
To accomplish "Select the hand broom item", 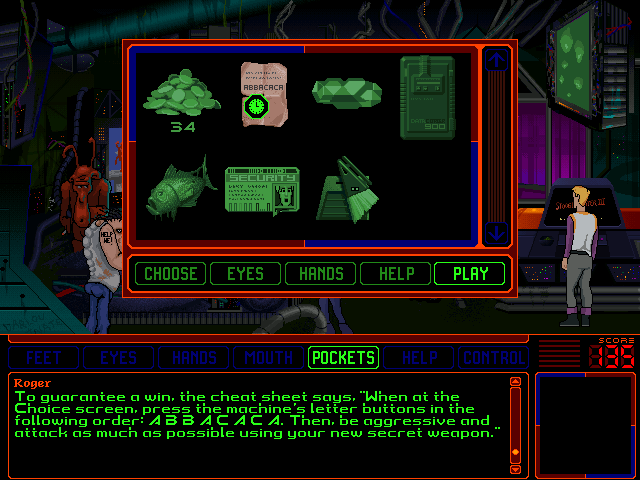I will click(x=347, y=188).
